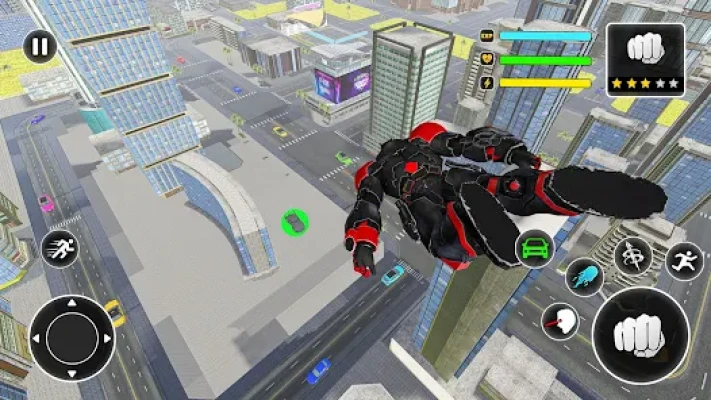Toggle the sprint icon above the joystick
Image resolution: width=711 pixels, height=400 pixels.
[61, 249]
